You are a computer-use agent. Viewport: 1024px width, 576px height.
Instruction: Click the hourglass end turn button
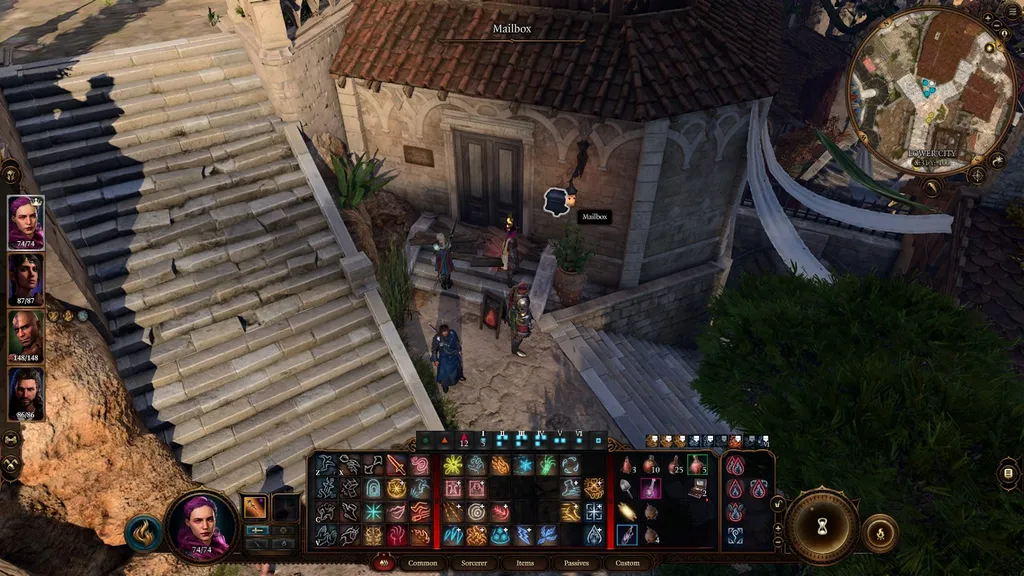click(822, 525)
